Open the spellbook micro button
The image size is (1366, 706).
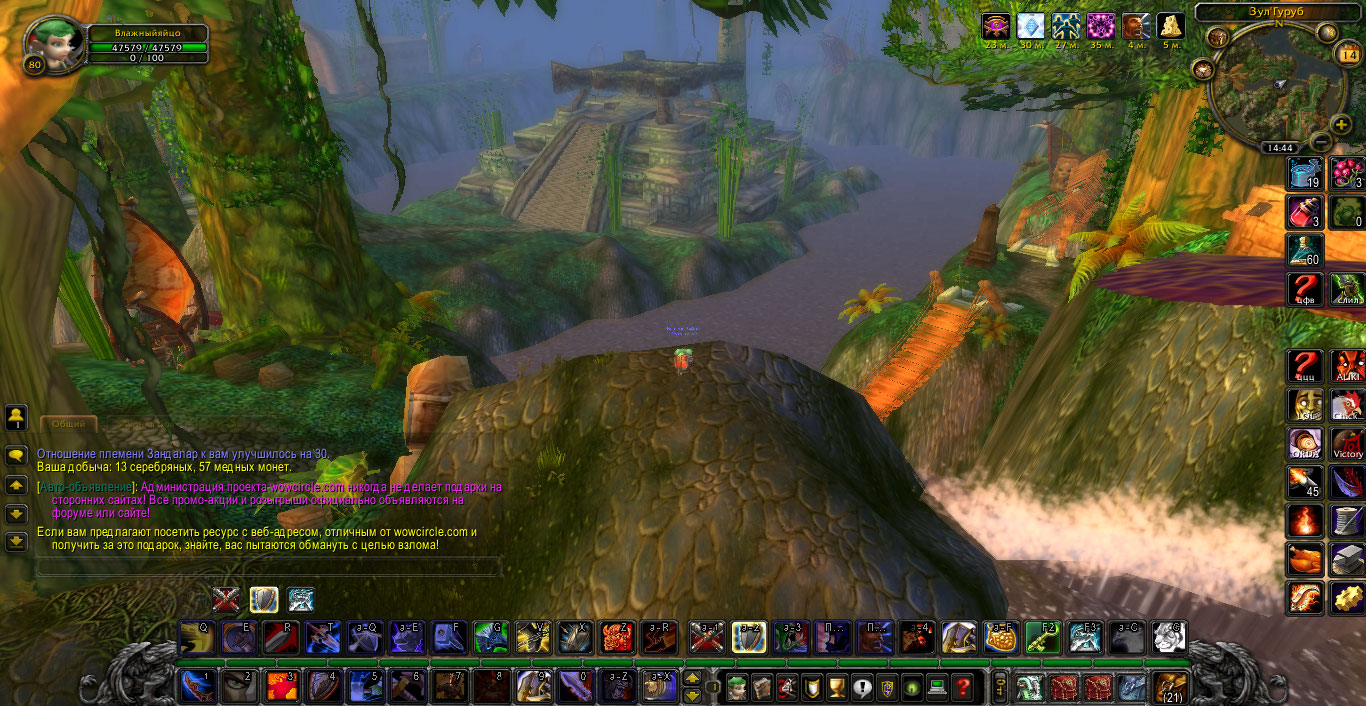(760, 687)
